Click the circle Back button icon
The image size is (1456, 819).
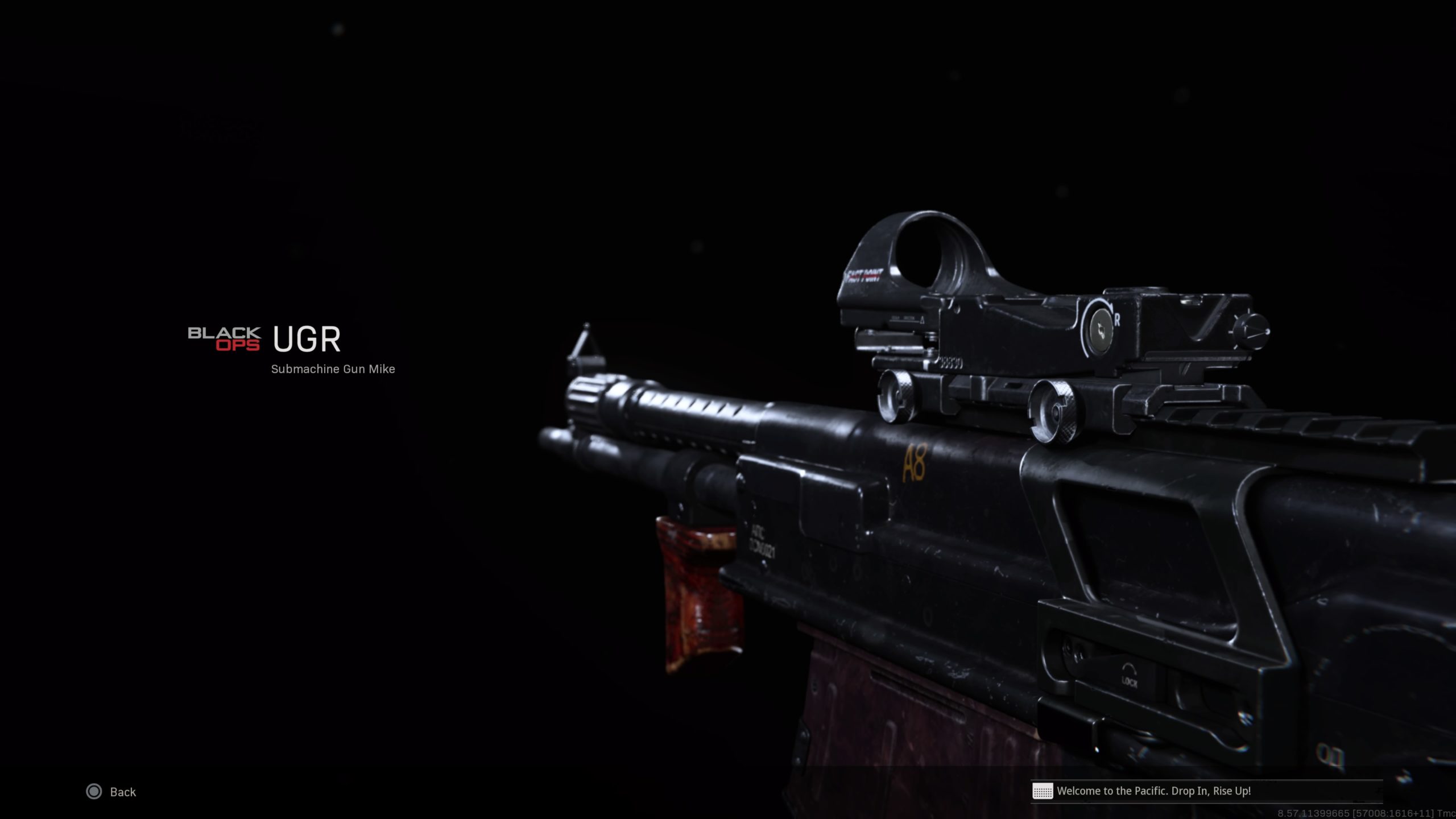tap(95, 792)
